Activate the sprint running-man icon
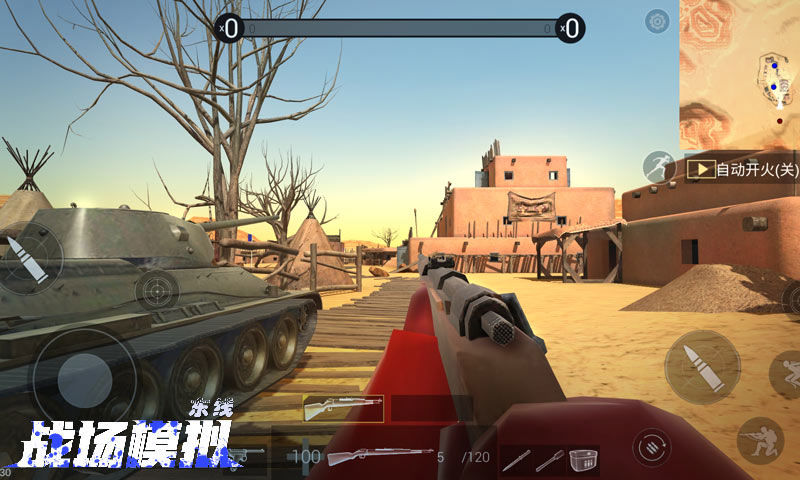The height and width of the screenshot is (480, 800). (x=659, y=168)
